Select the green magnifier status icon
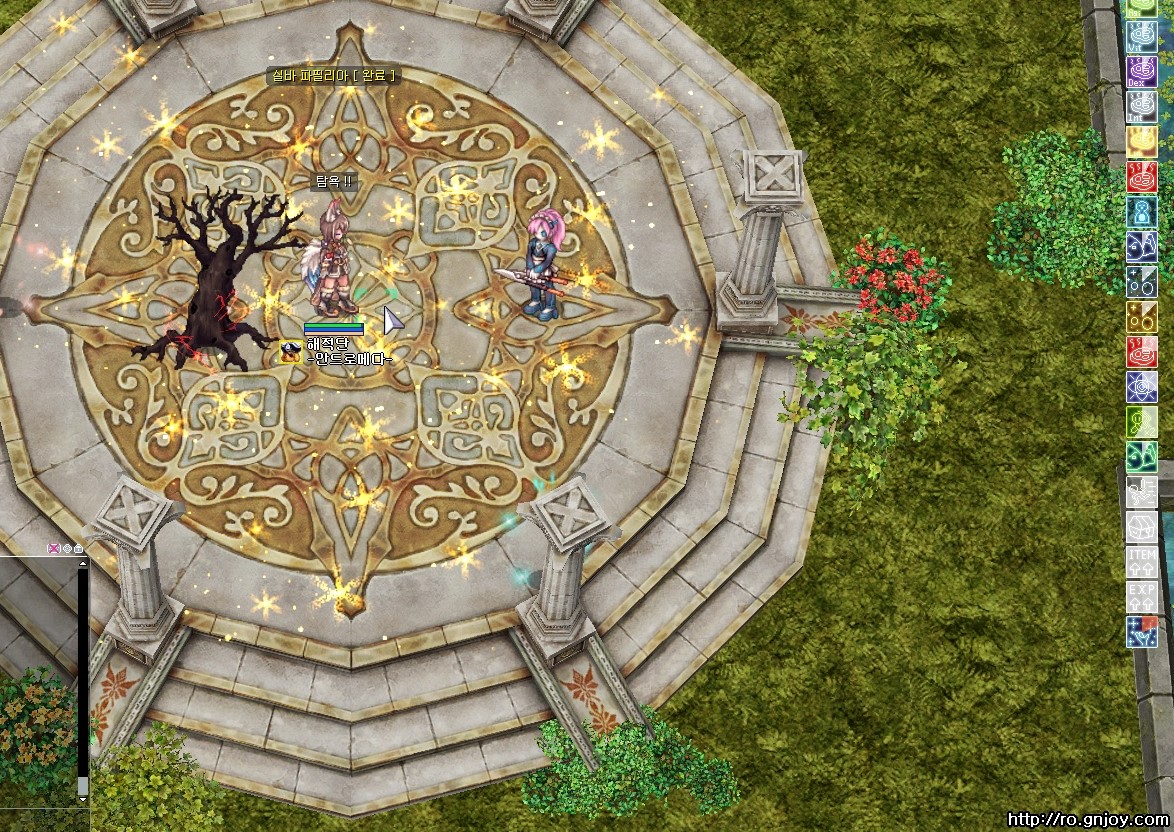 (1142, 422)
